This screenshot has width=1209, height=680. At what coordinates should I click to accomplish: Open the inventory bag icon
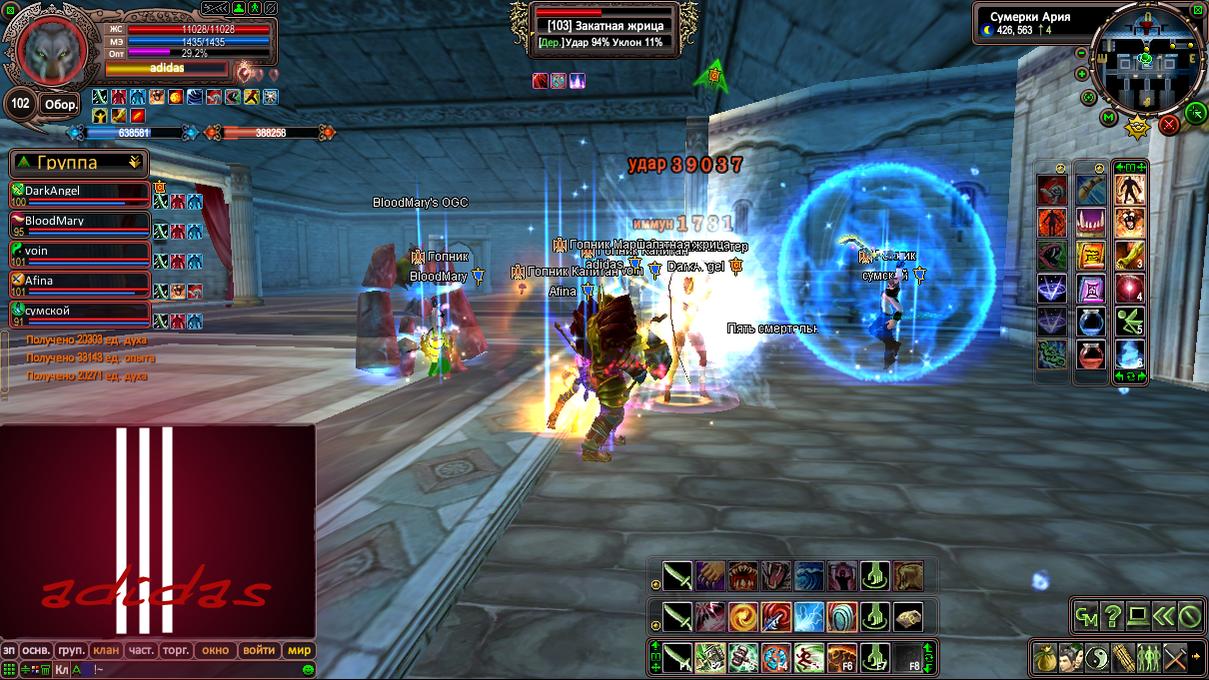(x=1046, y=658)
